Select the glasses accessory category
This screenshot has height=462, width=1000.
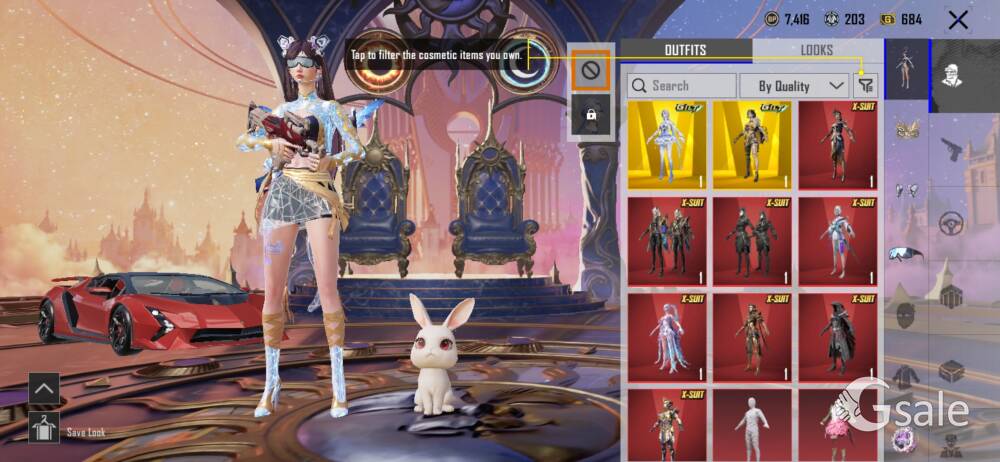pos(907,253)
